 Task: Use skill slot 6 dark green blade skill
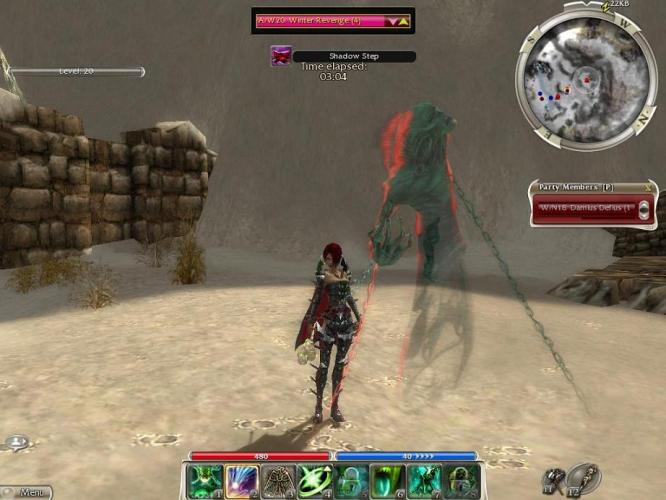coord(388,480)
